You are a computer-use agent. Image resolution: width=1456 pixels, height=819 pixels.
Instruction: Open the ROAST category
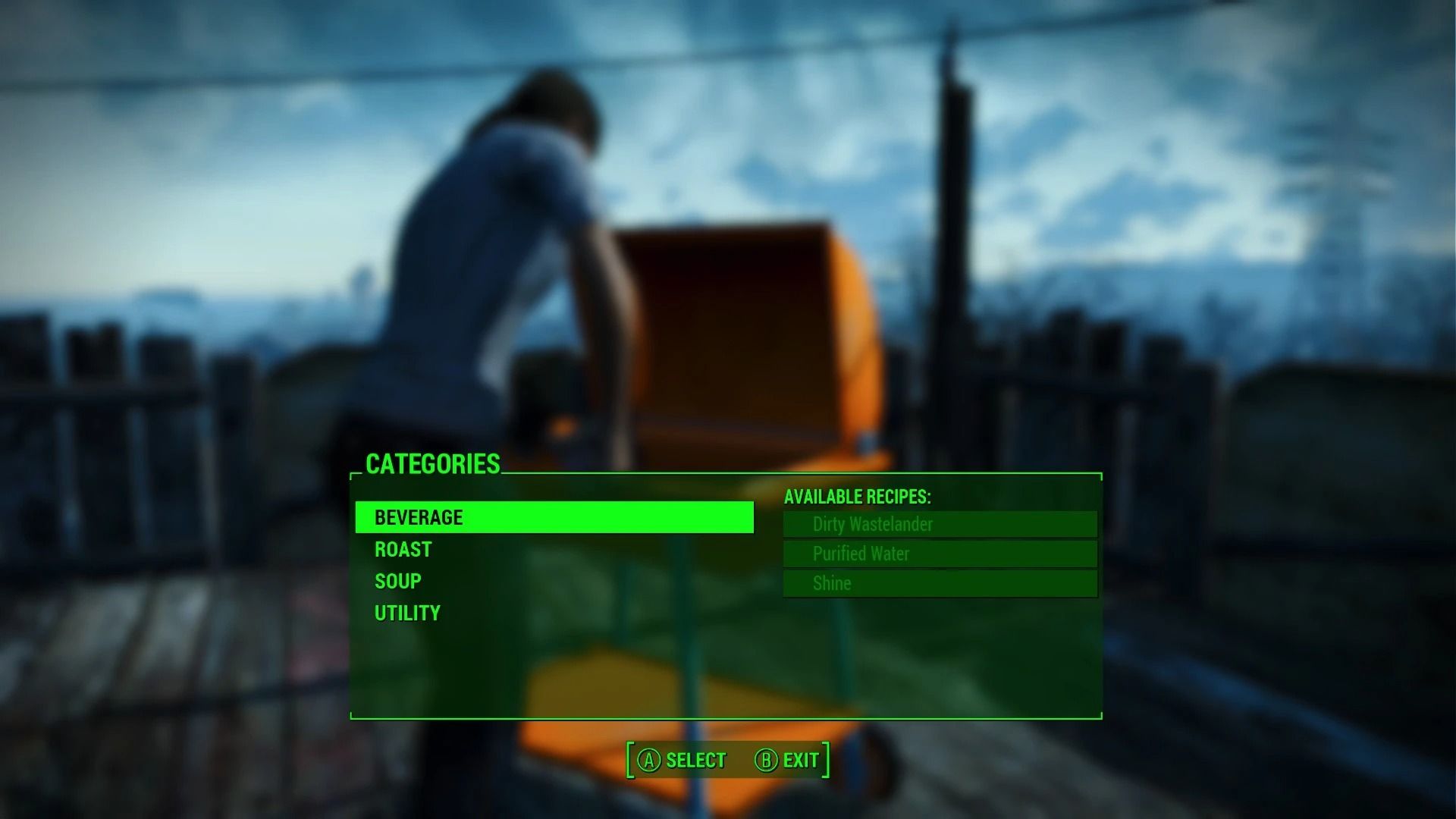[403, 549]
